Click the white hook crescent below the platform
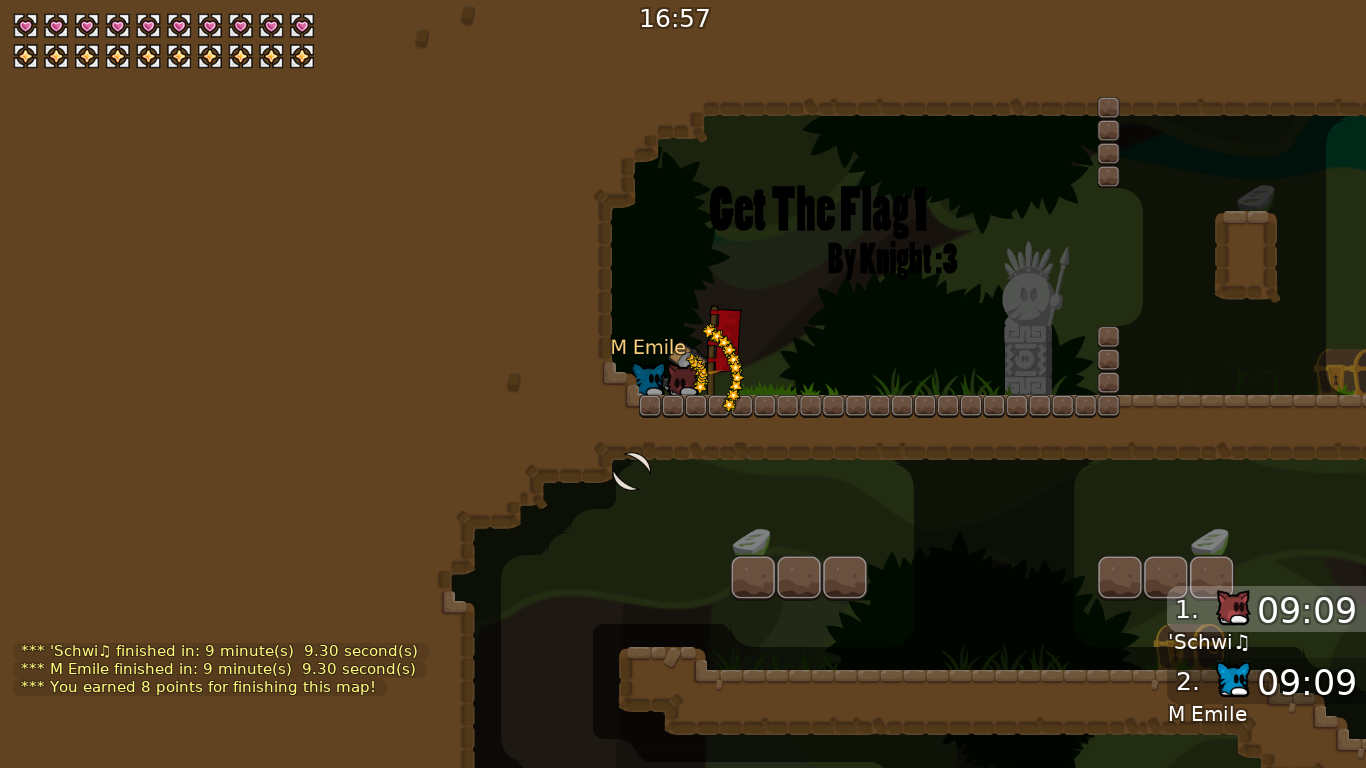This screenshot has height=768, width=1366. click(631, 471)
